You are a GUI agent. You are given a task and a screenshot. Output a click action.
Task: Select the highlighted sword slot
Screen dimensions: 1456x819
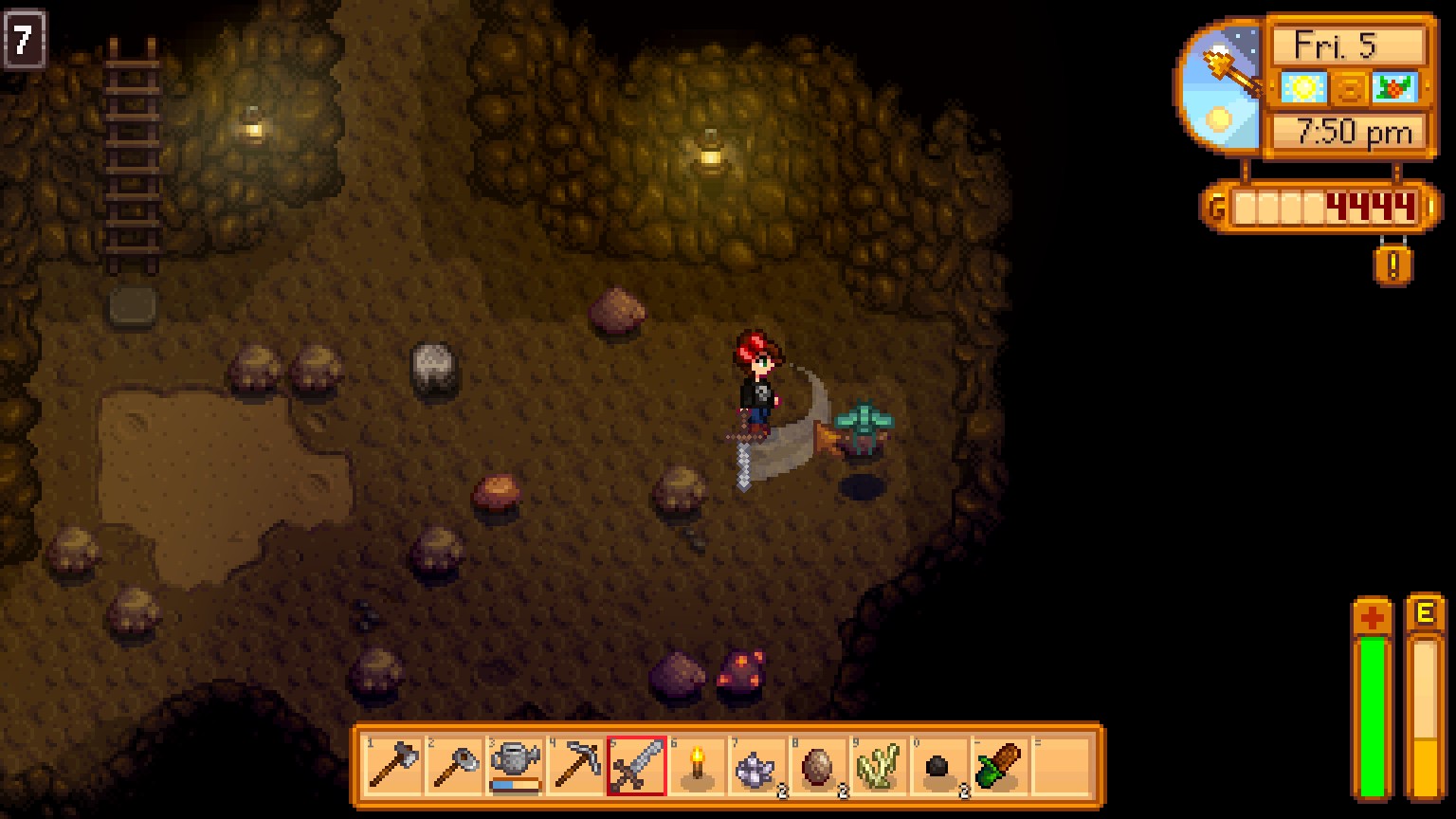[636, 766]
